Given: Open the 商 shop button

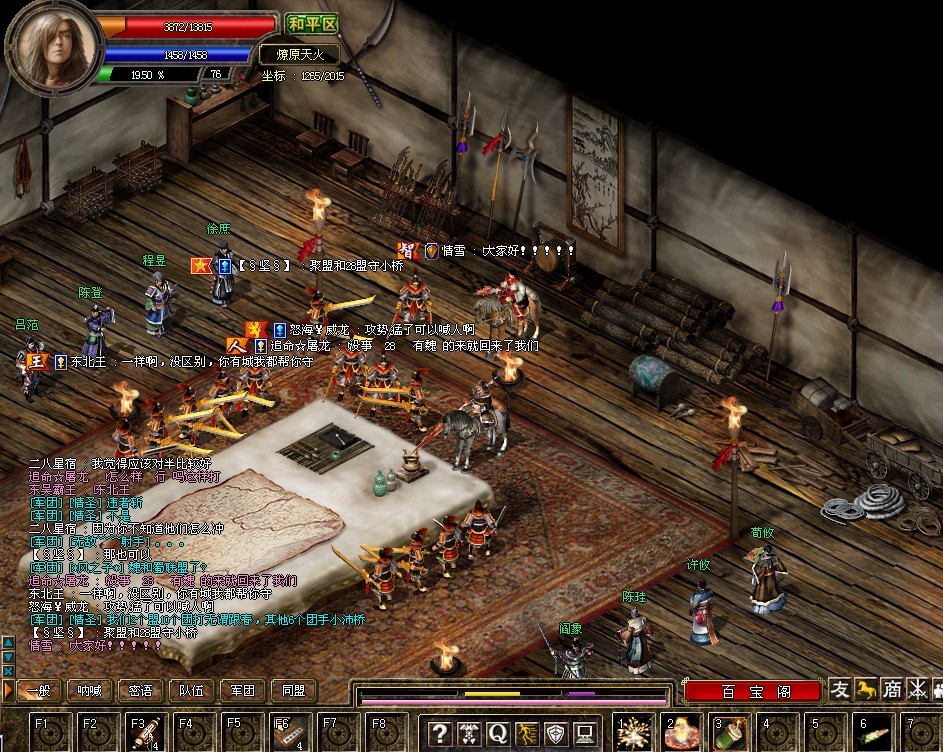Looking at the screenshot, I should 891,689.
